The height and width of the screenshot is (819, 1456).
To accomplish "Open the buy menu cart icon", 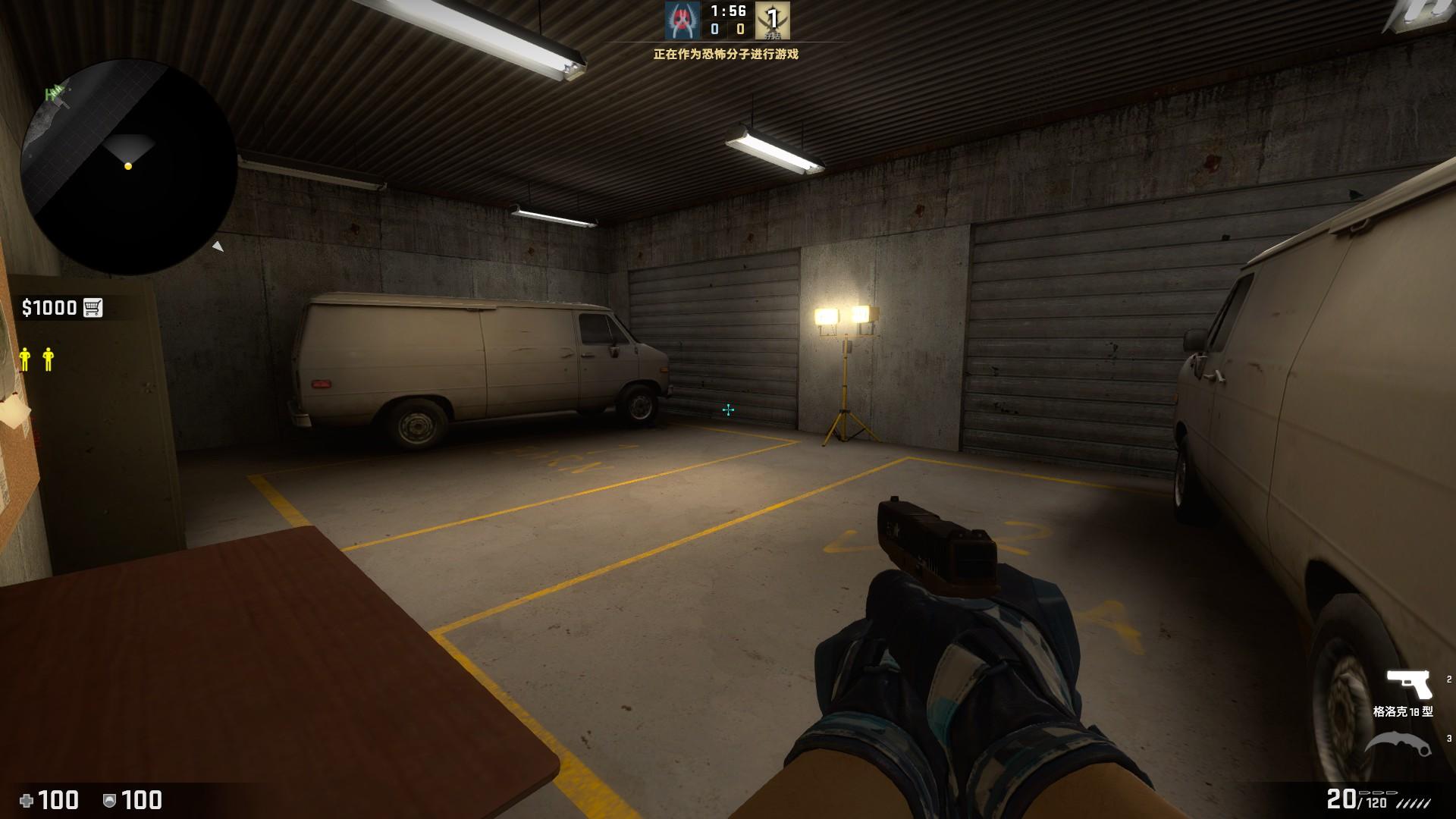I will coord(93,307).
